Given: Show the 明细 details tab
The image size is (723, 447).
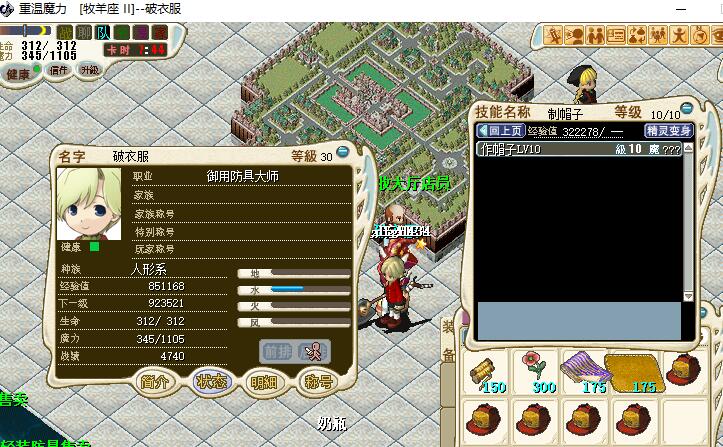Looking at the screenshot, I should pyautogui.click(x=264, y=381).
